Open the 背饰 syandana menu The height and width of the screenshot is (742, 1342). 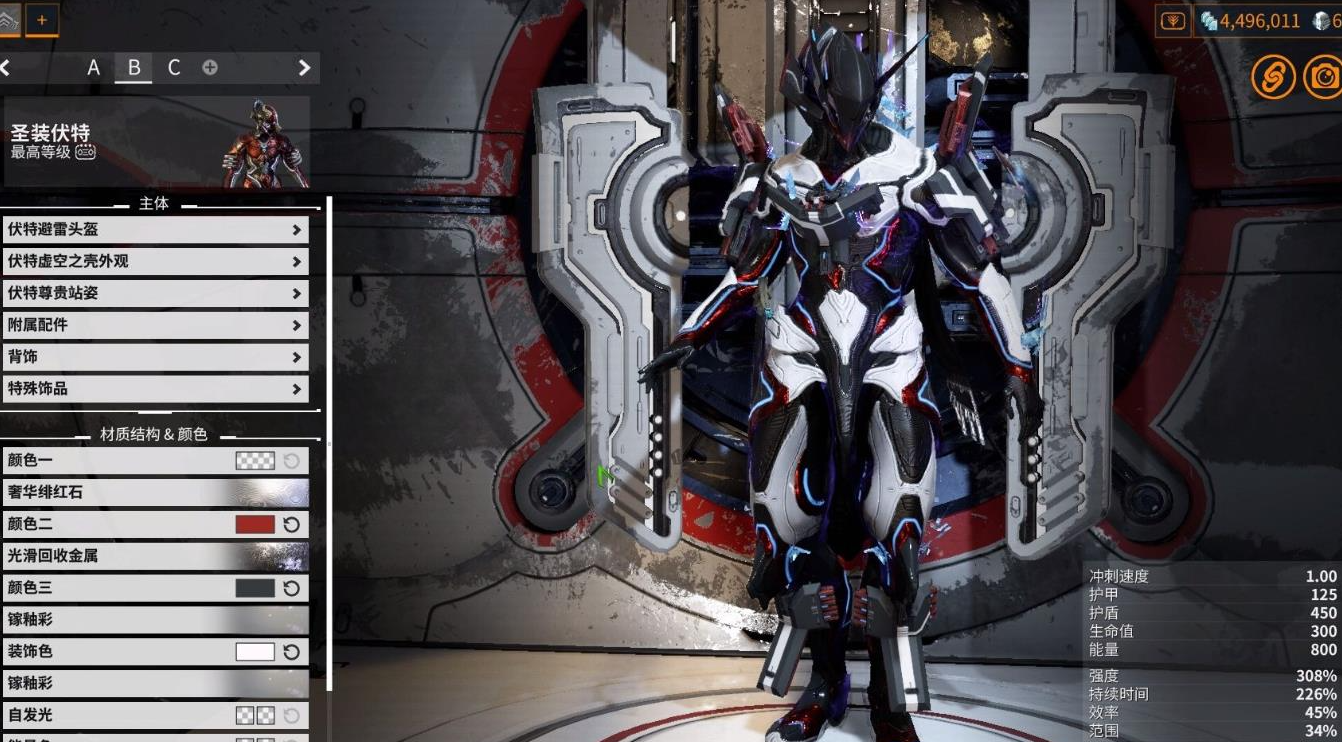(155, 357)
